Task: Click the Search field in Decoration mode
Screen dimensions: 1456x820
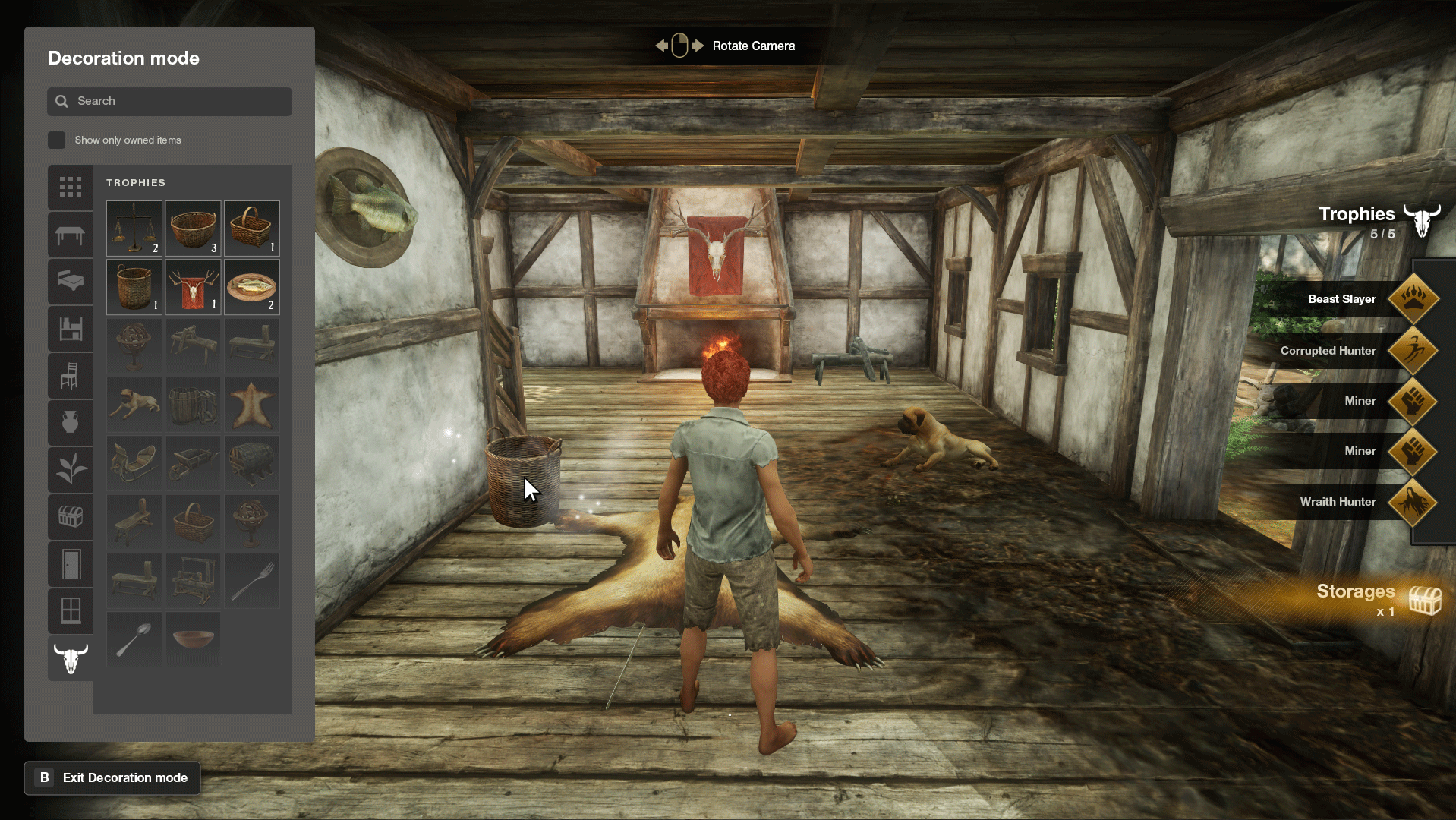Action: pos(169,101)
